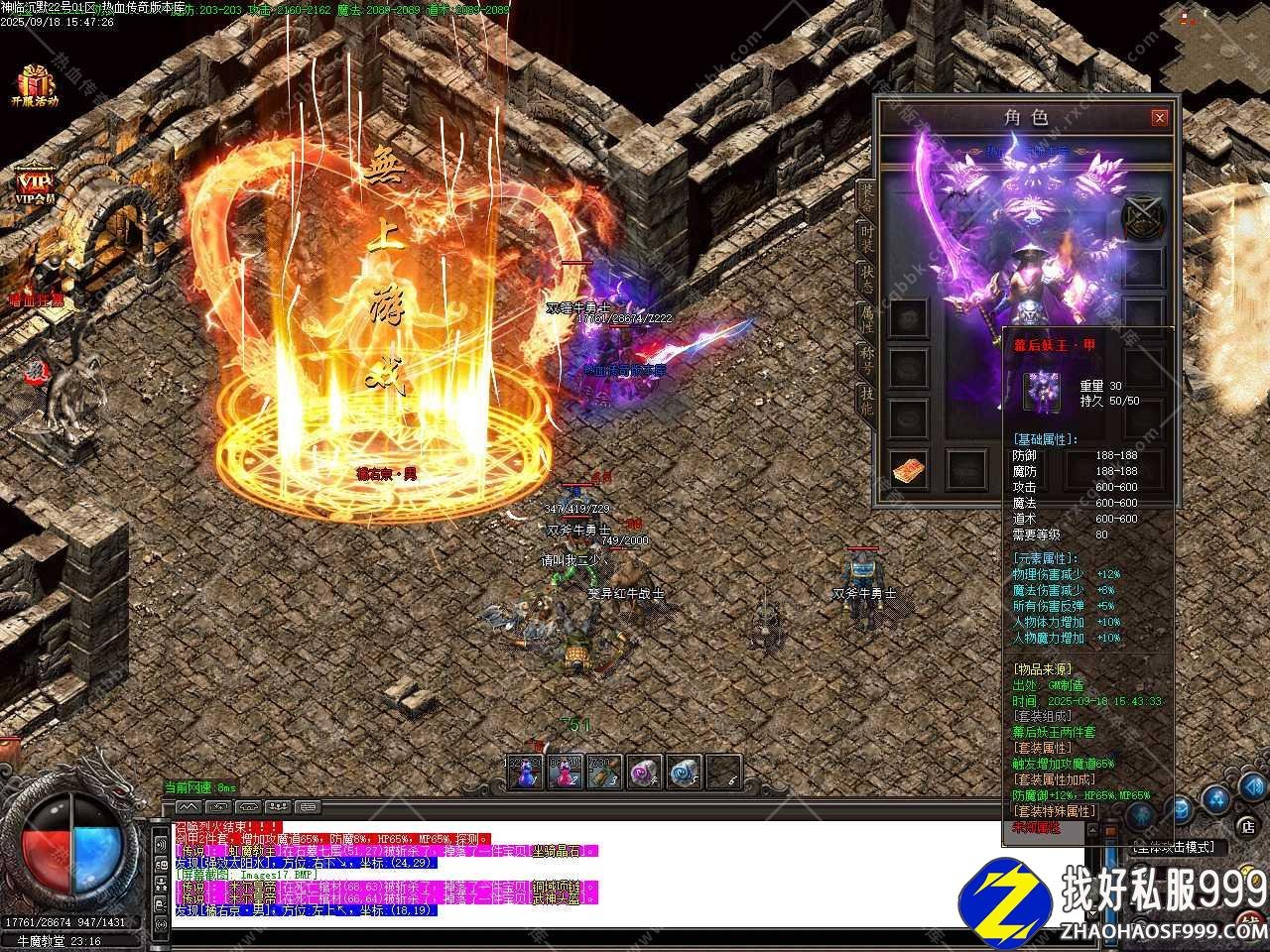Open the 开服活动 server event gift icon

(x=35, y=83)
